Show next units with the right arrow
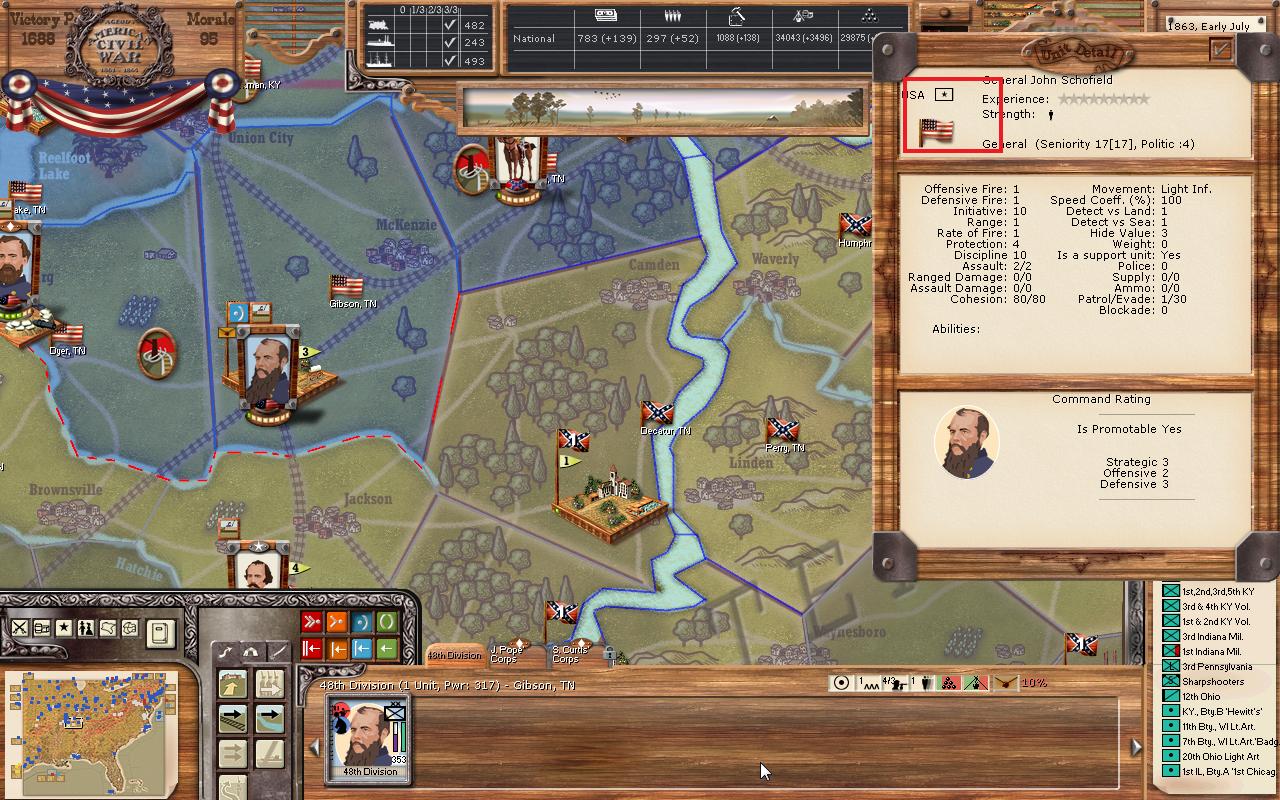 [1136, 747]
